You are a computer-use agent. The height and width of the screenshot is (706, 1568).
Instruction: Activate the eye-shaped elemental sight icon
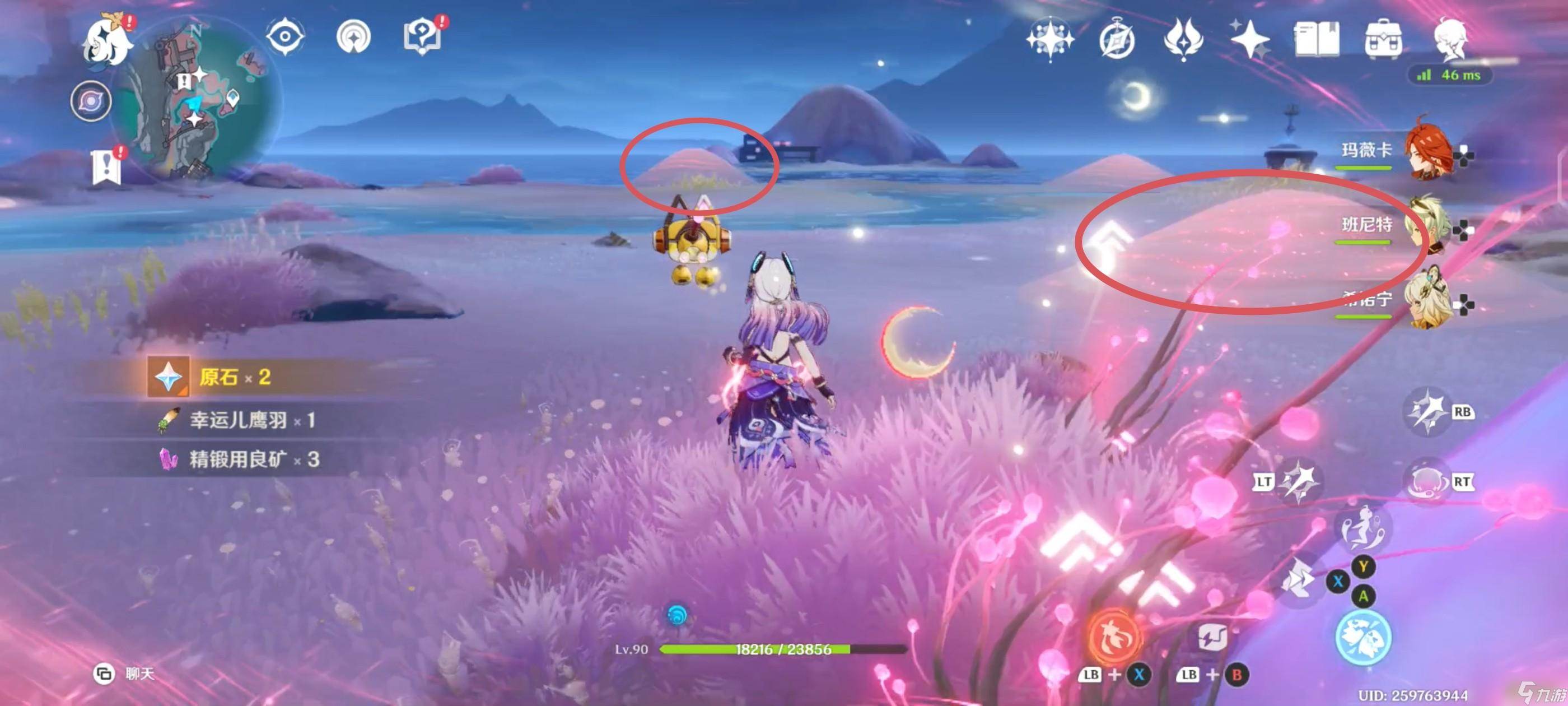click(x=285, y=36)
